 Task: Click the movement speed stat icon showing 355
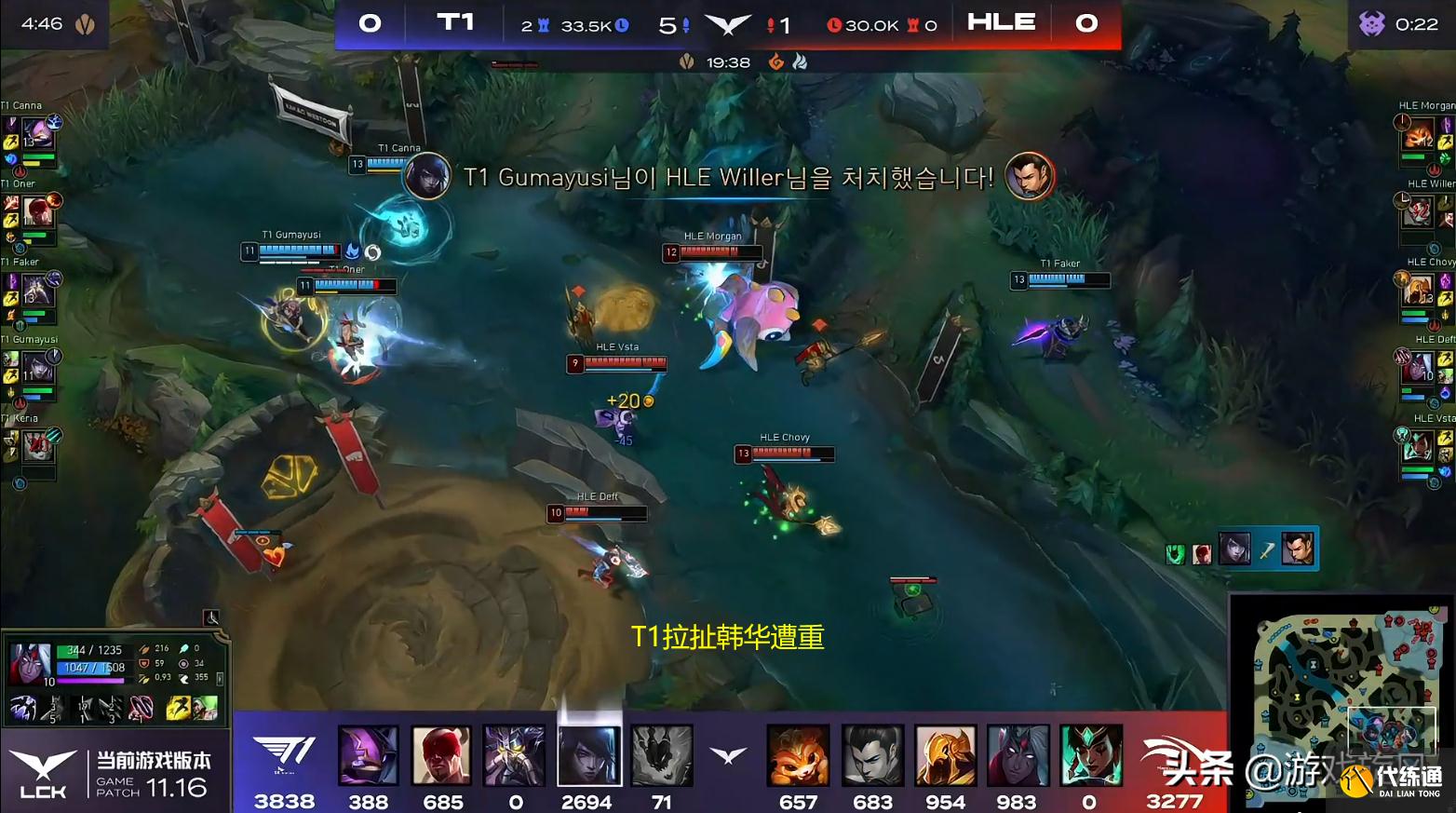pos(184,678)
